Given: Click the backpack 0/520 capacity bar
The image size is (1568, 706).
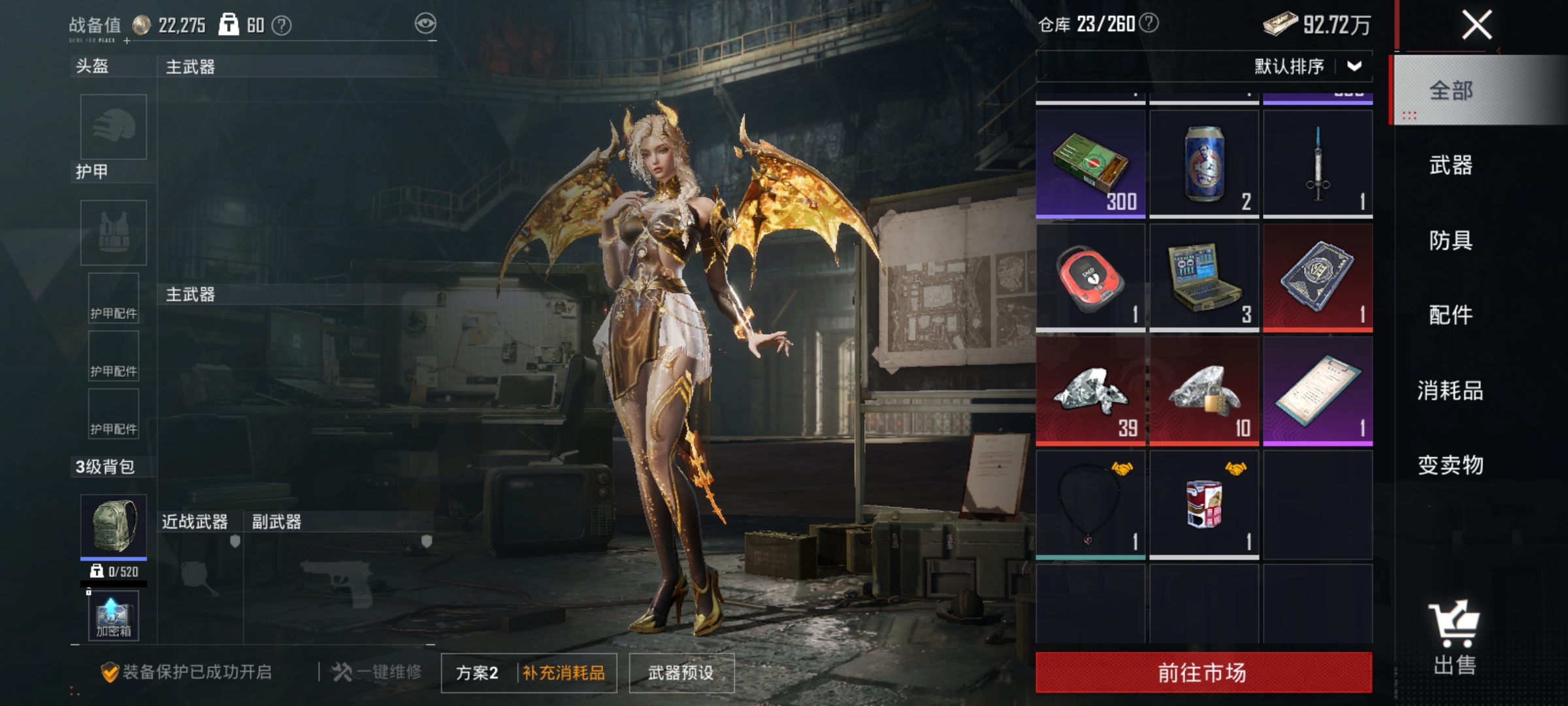Looking at the screenshot, I should coord(112,570).
